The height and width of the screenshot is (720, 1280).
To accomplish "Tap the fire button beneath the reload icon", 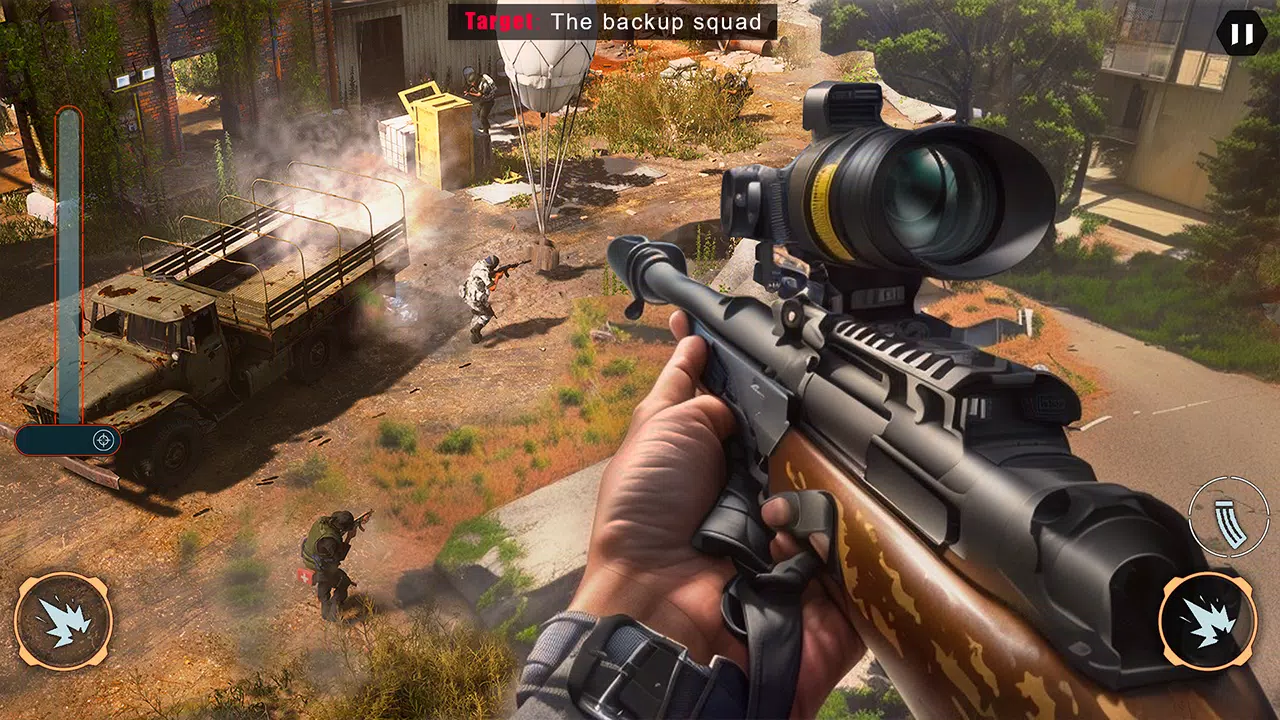I will click(1208, 619).
